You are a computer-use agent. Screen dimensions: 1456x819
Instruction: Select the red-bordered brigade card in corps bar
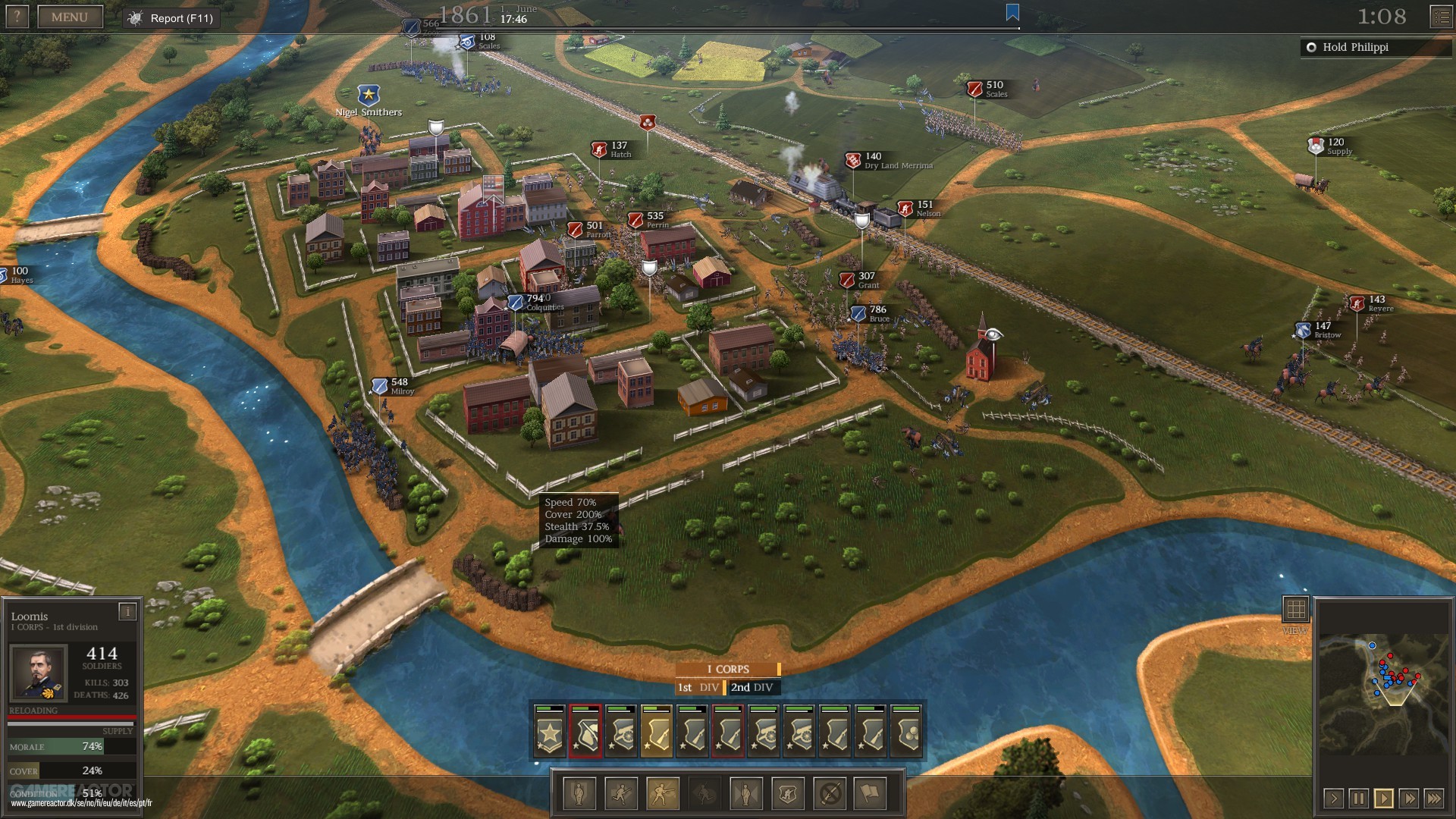[x=587, y=730]
